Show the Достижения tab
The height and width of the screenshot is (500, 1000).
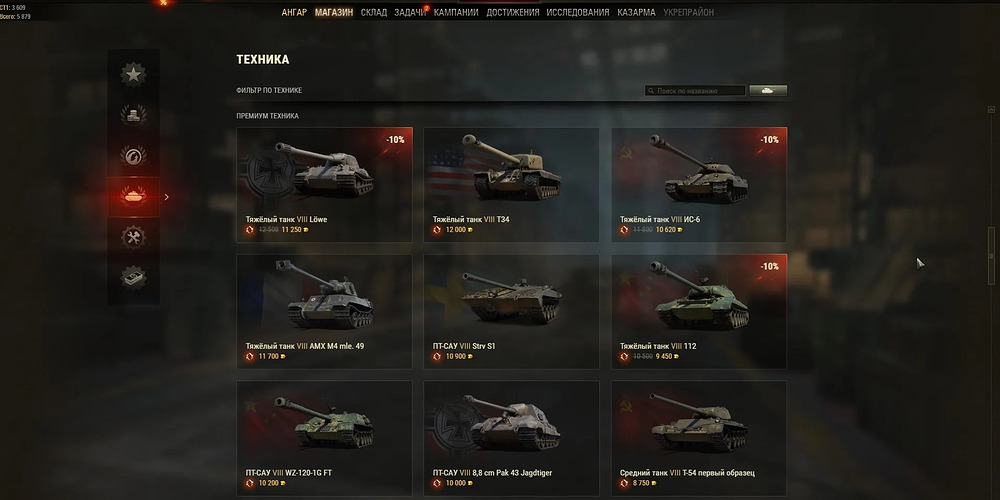point(512,13)
